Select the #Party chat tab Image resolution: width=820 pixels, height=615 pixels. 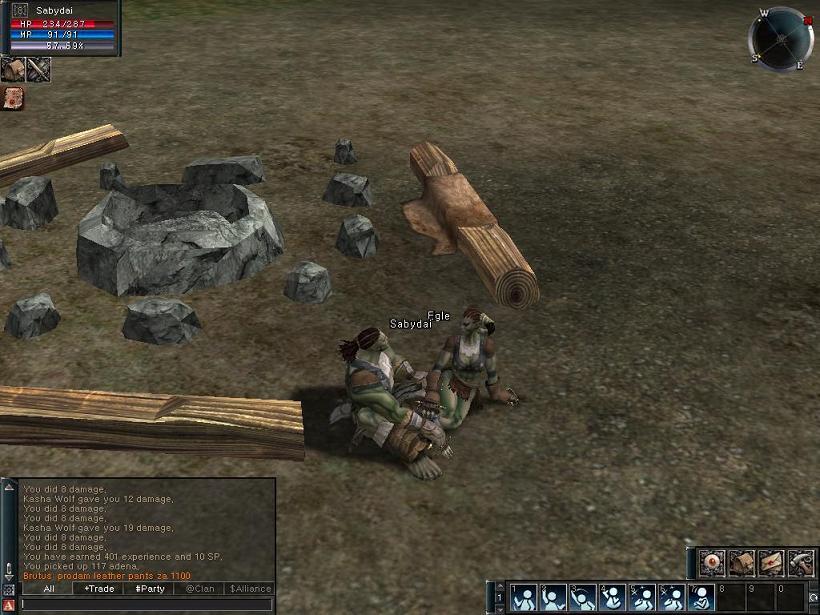[150, 589]
